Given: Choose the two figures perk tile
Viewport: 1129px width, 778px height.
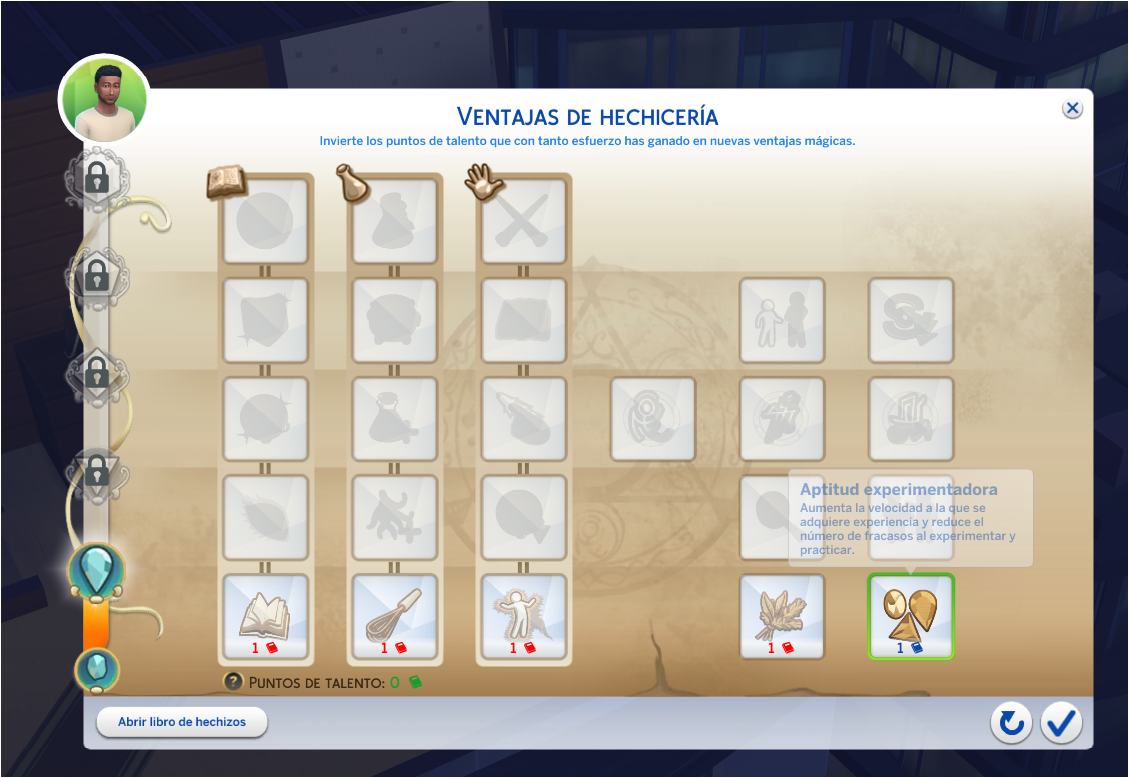Looking at the screenshot, I should tap(782, 320).
